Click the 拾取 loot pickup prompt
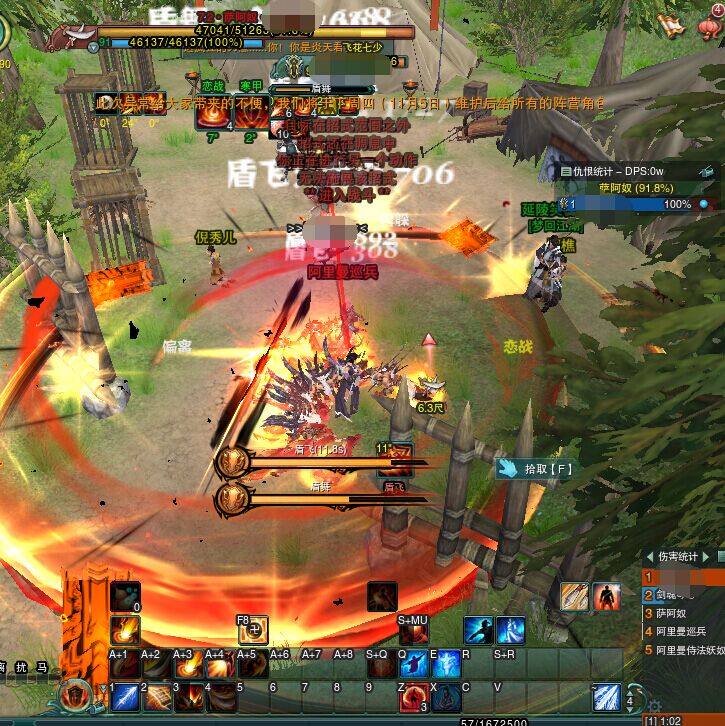 coord(534,468)
